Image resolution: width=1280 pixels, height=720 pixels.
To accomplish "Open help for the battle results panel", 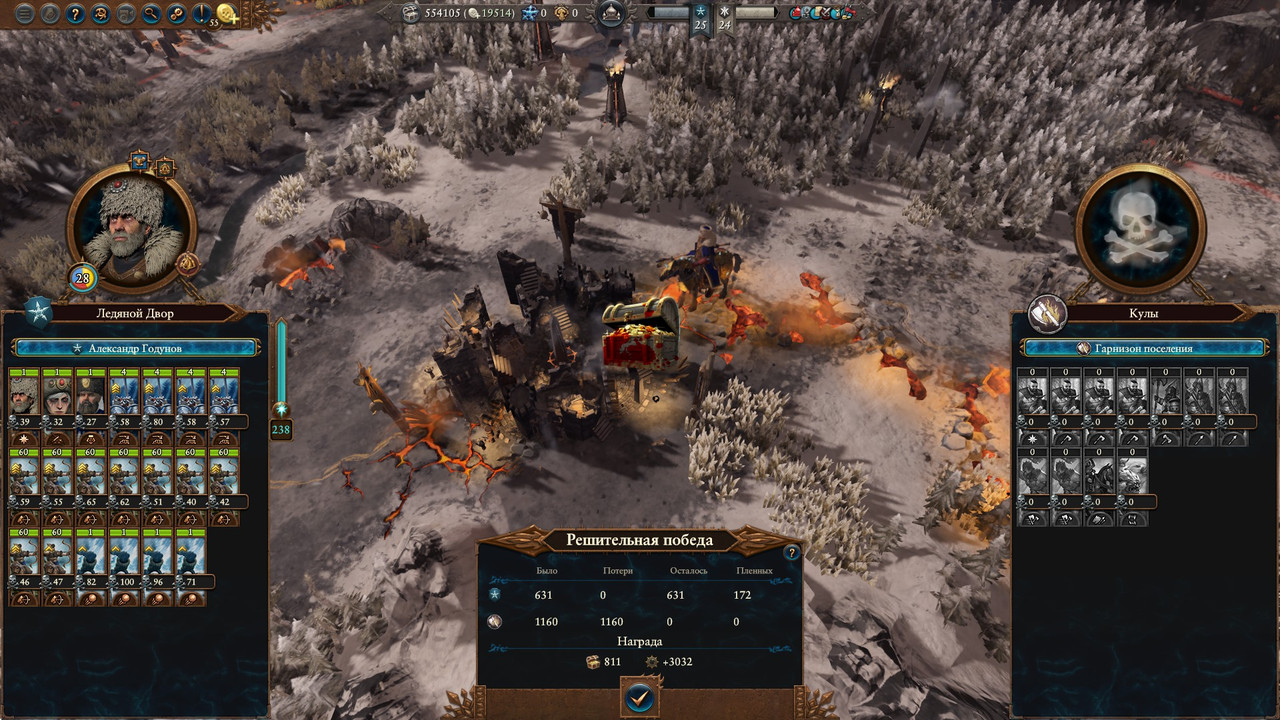I will tap(791, 553).
